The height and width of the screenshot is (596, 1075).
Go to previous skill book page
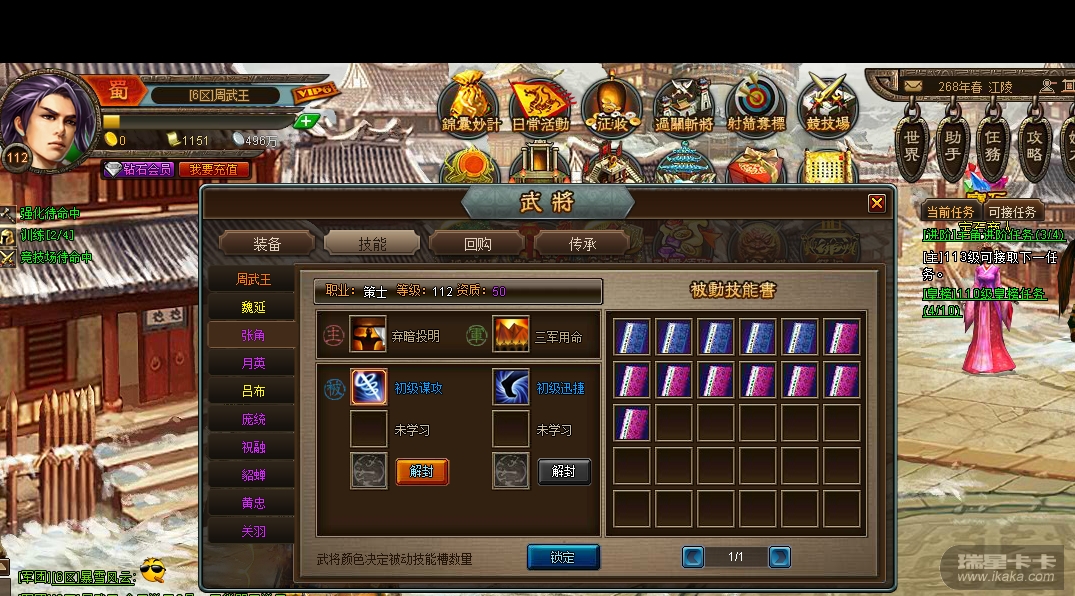(x=693, y=557)
